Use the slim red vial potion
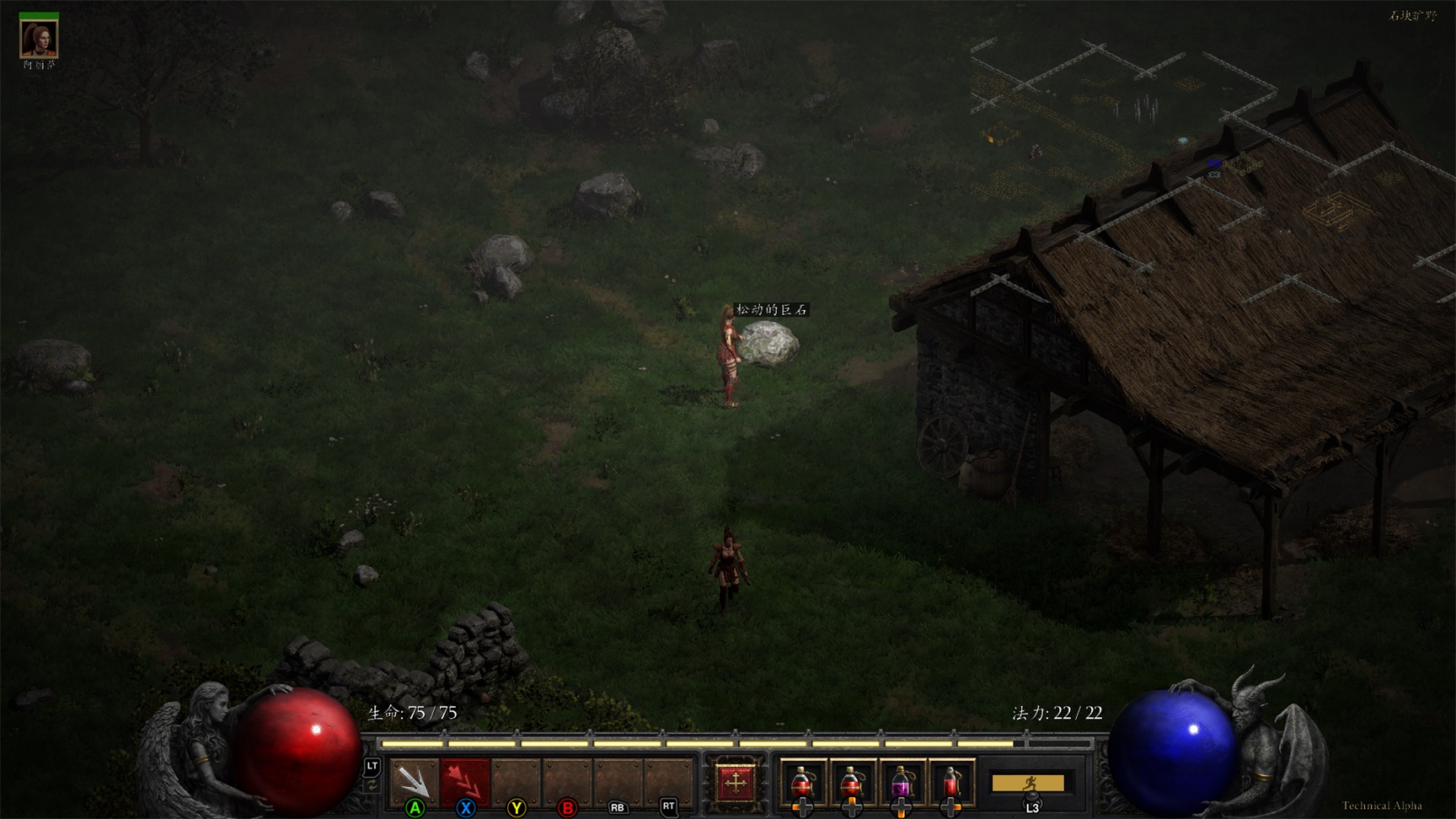Viewport: 1456px width, 819px height. 951,784
